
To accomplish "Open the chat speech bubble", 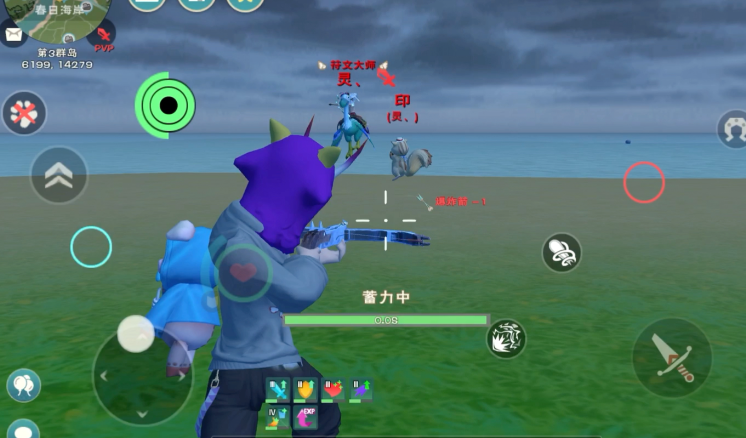I will [x=22, y=430].
